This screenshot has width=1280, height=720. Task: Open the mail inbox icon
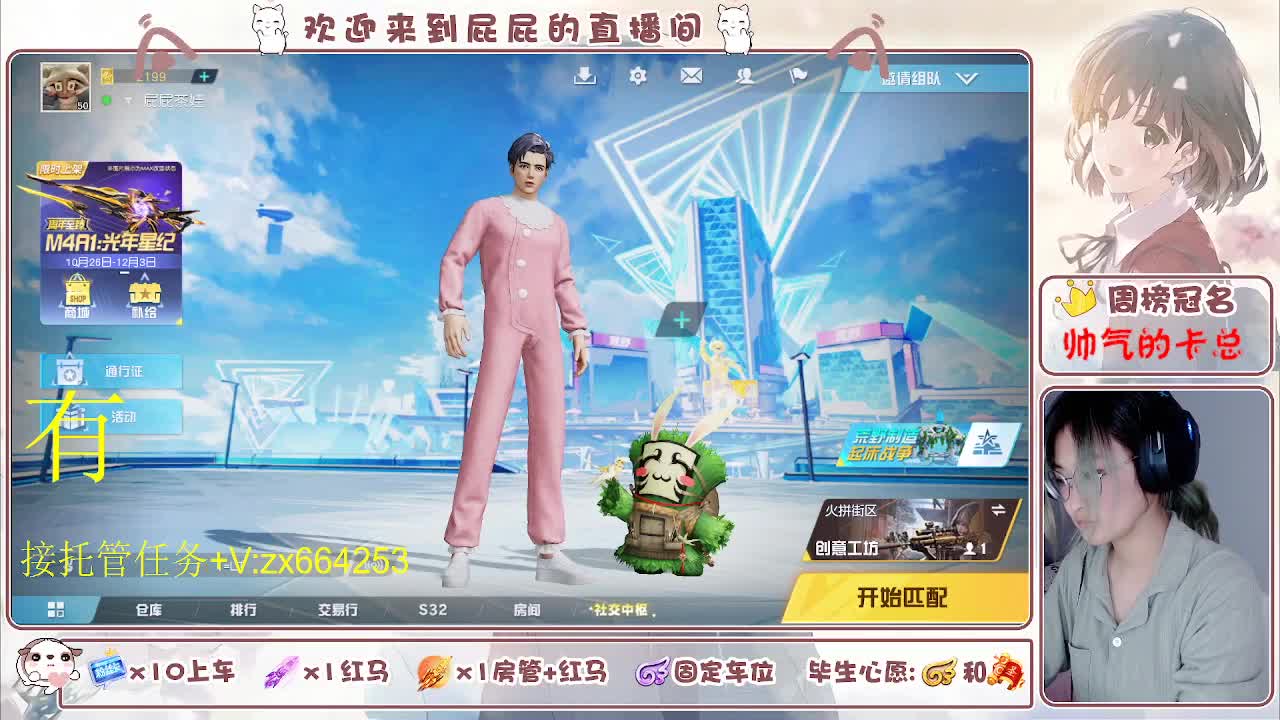(x=690, y=75)
